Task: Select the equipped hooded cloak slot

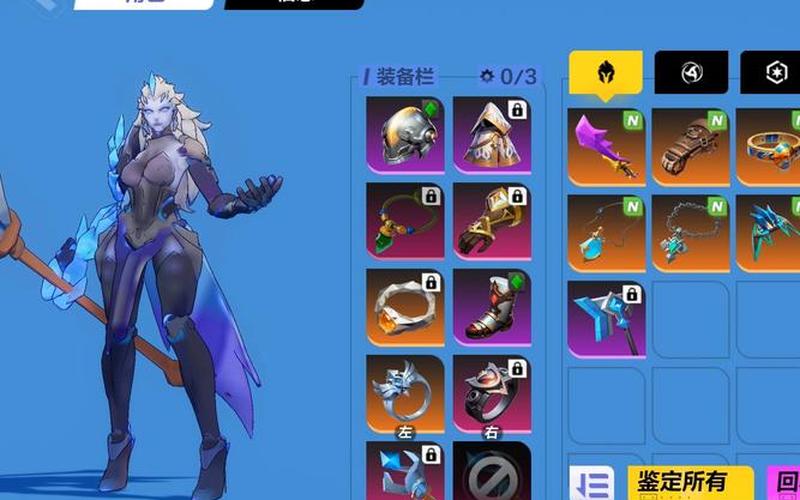Action: tap(491, 134)
